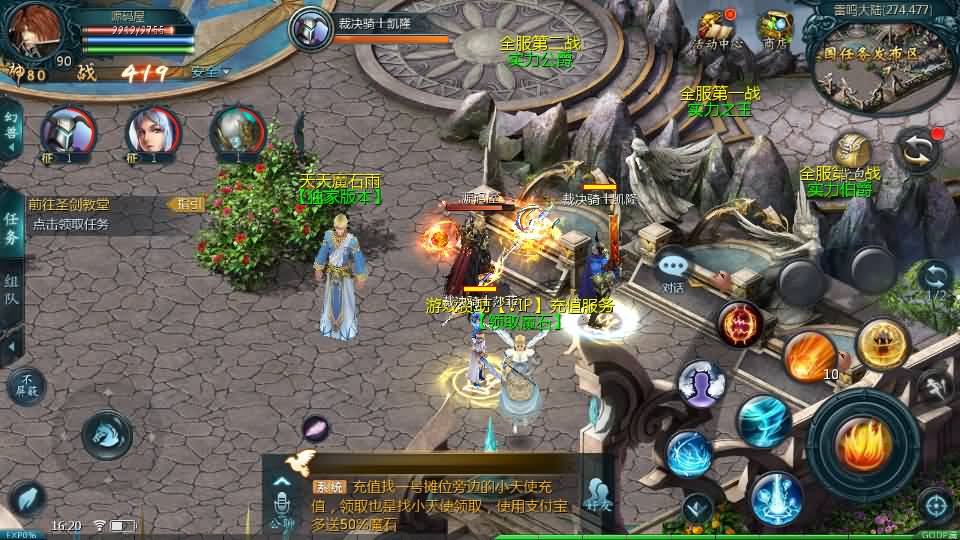Tap the 对话 talk button
Screen dimensions: 960x540
[673, 268]
